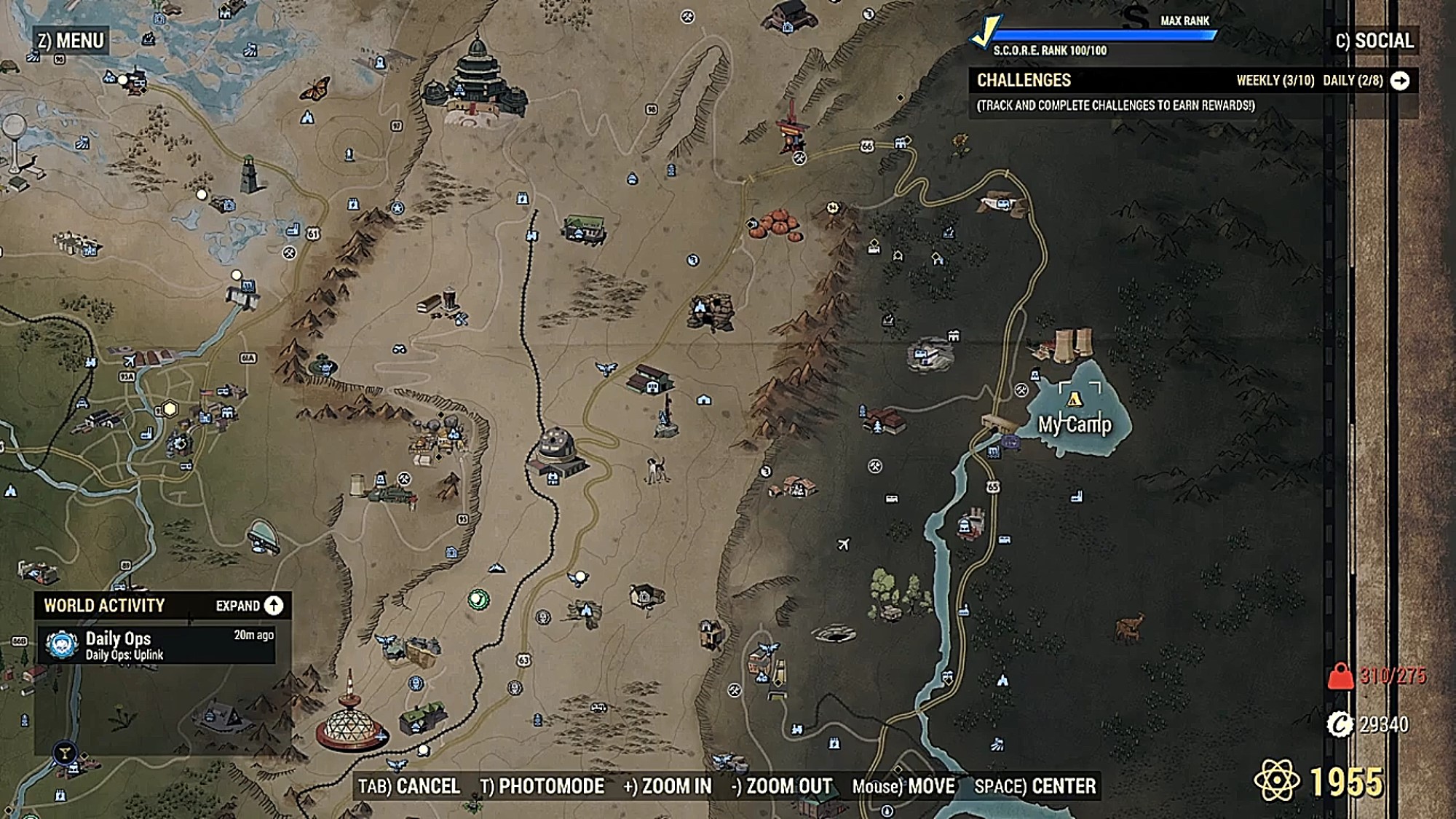The image size is (1456, 819).
Task: Click the Zoom In map control
Action: [668, 786]
